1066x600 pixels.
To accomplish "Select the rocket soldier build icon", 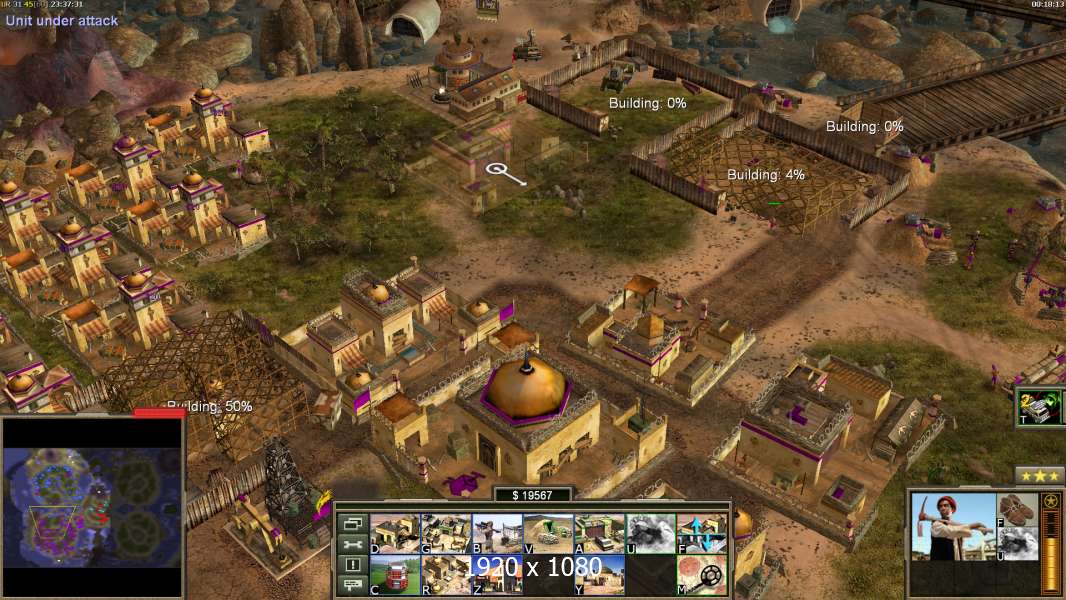I will click(497, 534).
